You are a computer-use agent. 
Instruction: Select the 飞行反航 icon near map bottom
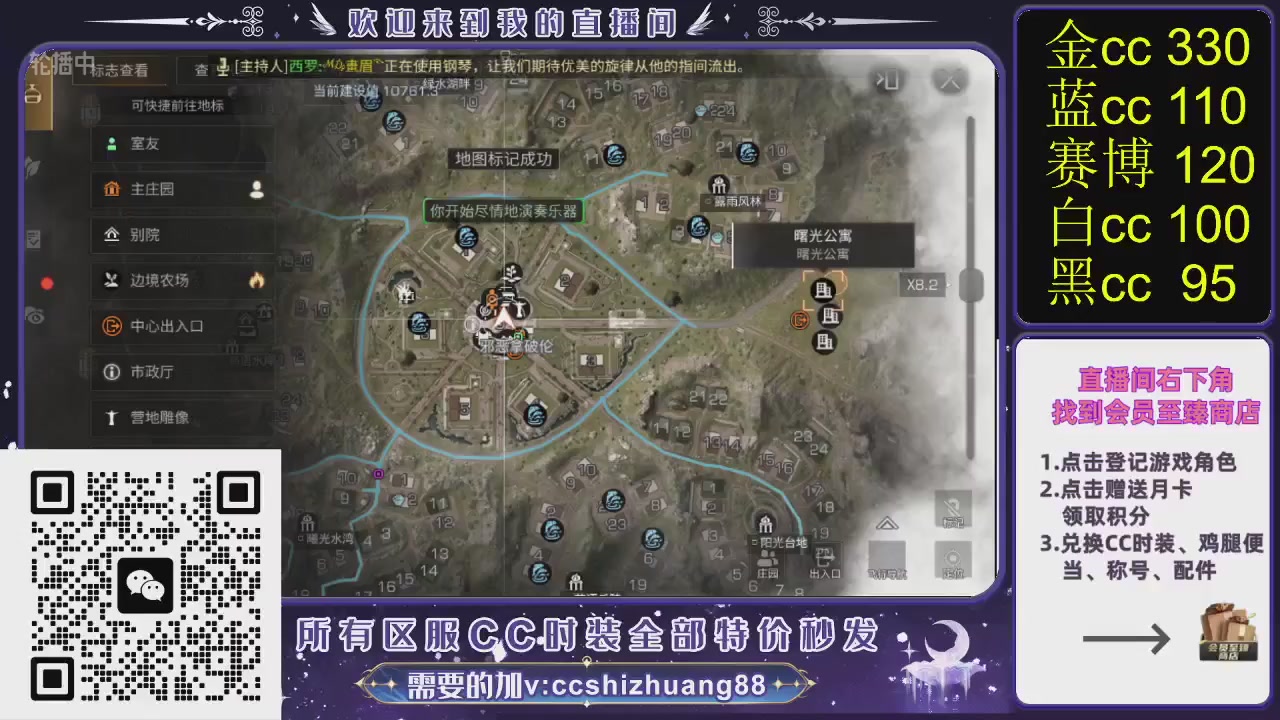[x=886, y=556]
